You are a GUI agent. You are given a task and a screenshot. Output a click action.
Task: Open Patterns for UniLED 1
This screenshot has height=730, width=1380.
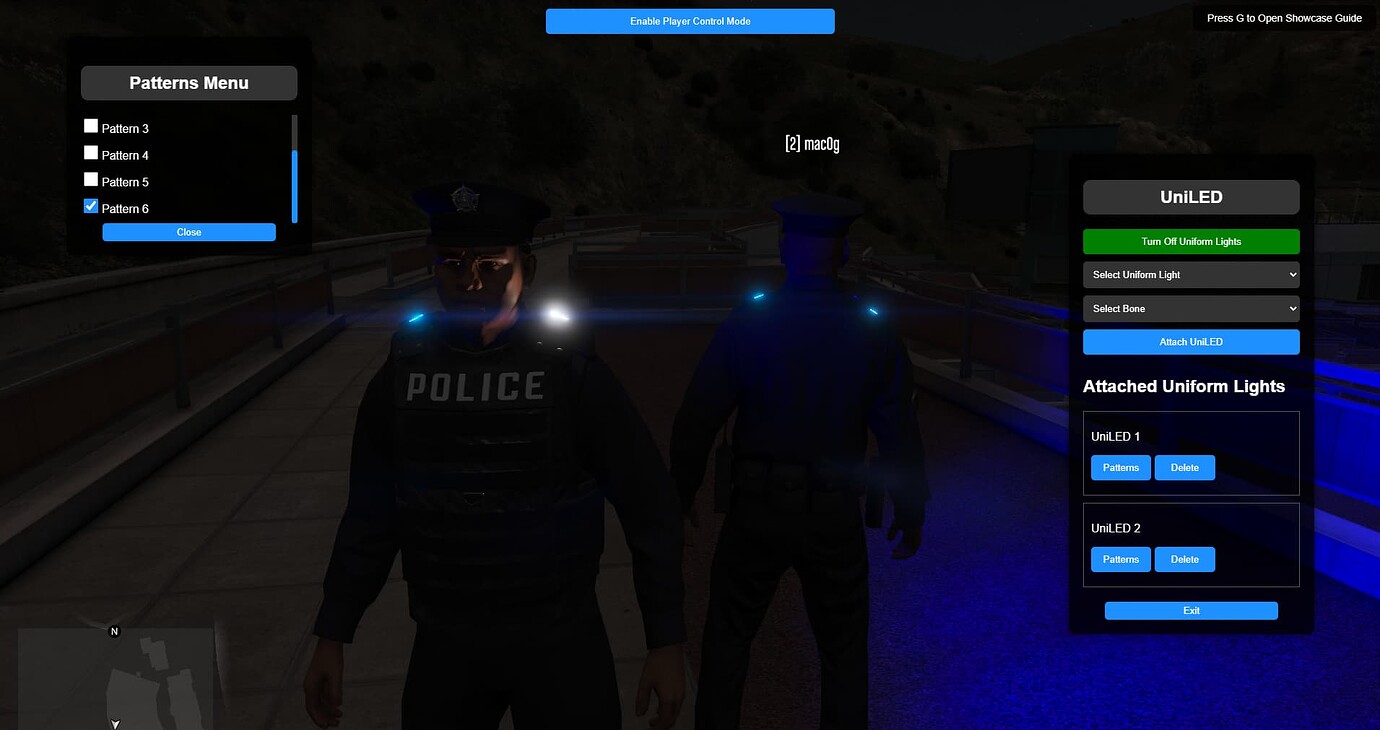[x=1120, y=467]
